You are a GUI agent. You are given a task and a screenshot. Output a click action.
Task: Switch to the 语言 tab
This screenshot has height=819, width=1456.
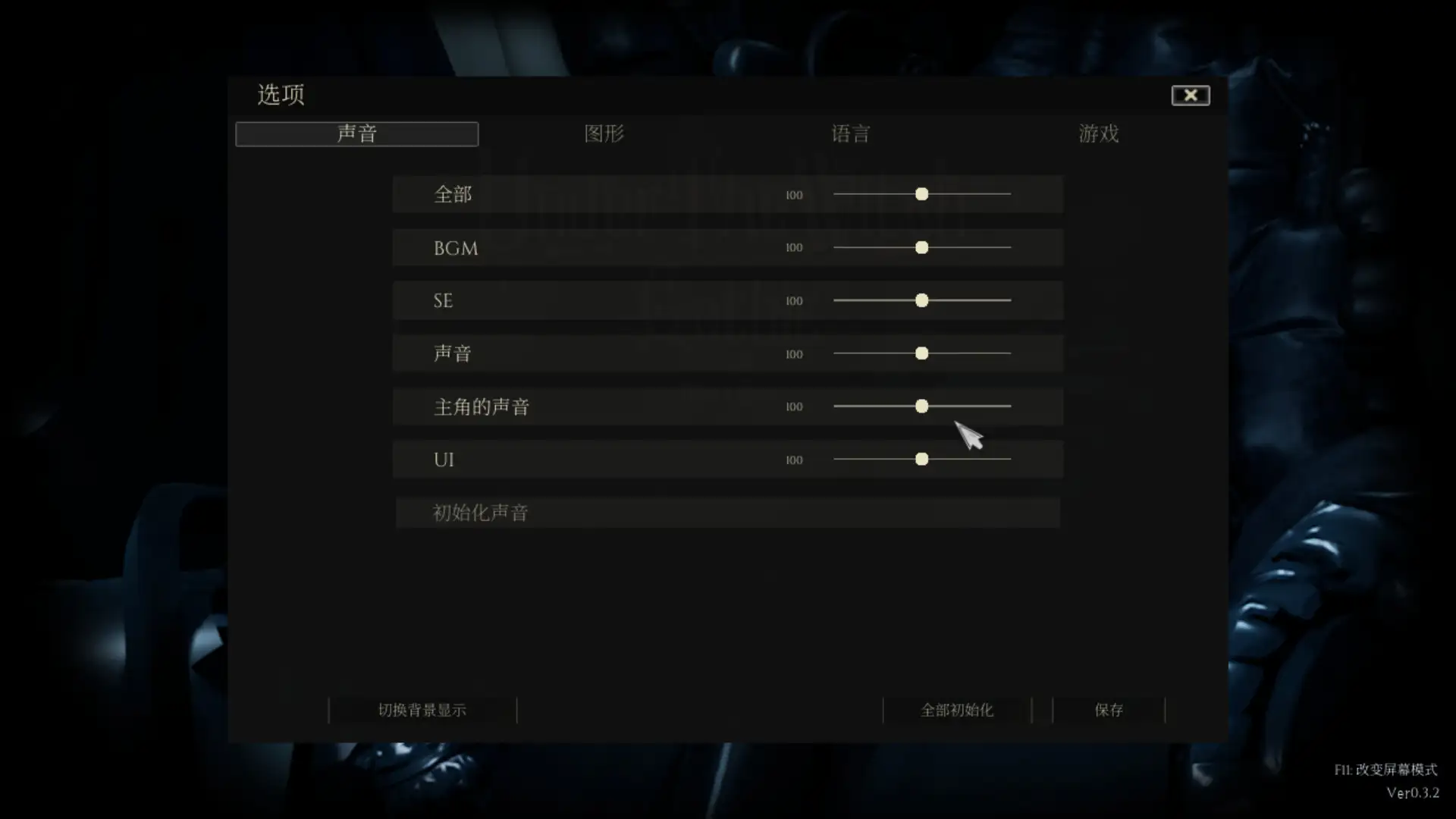coord(851,133)
